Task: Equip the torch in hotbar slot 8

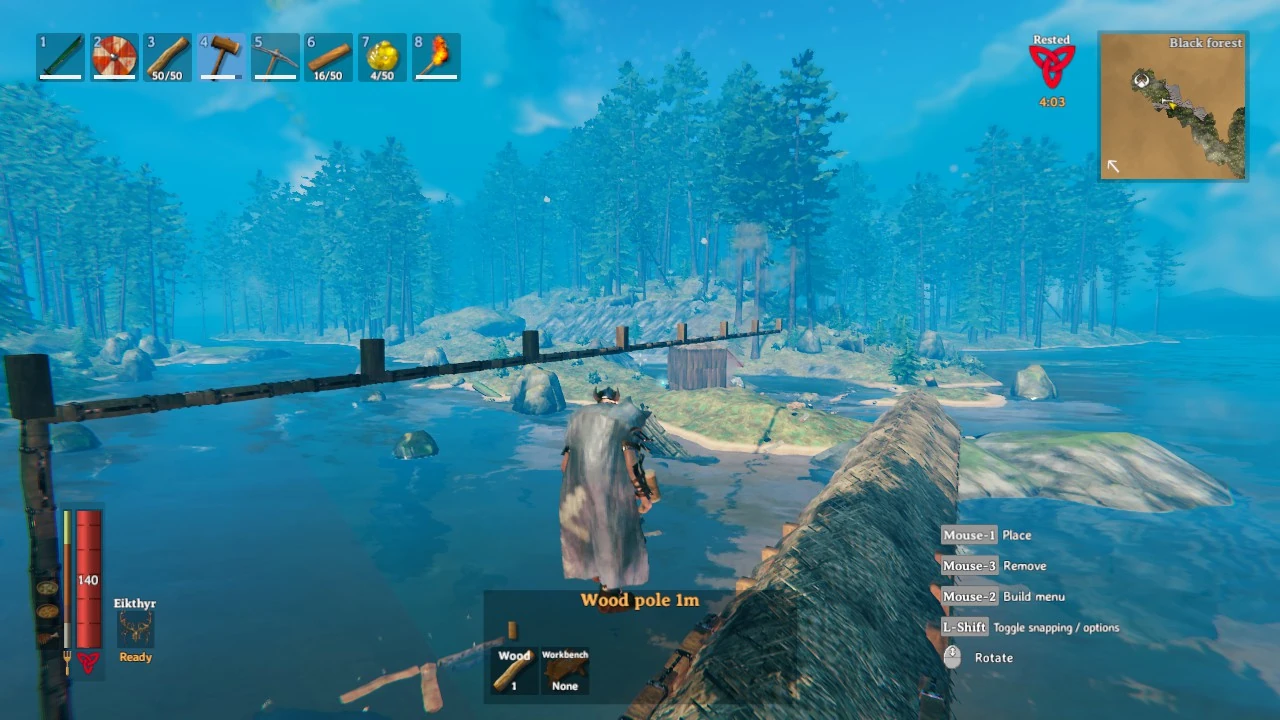Action: (x=436, y=57)
